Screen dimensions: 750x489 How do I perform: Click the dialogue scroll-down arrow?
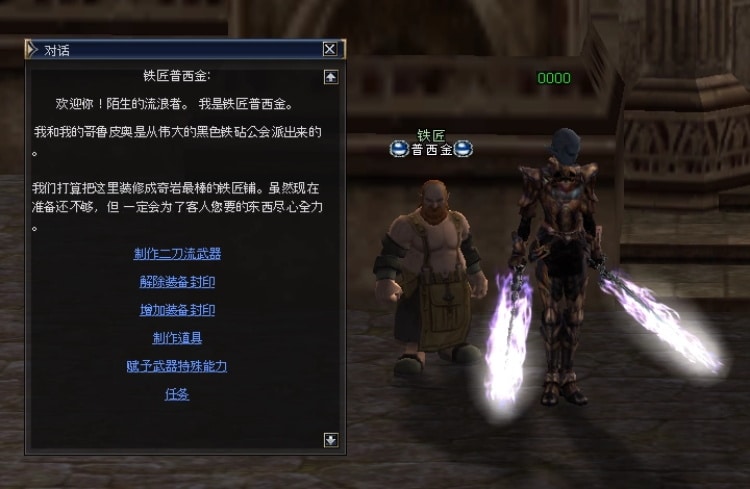pos(331,439)
